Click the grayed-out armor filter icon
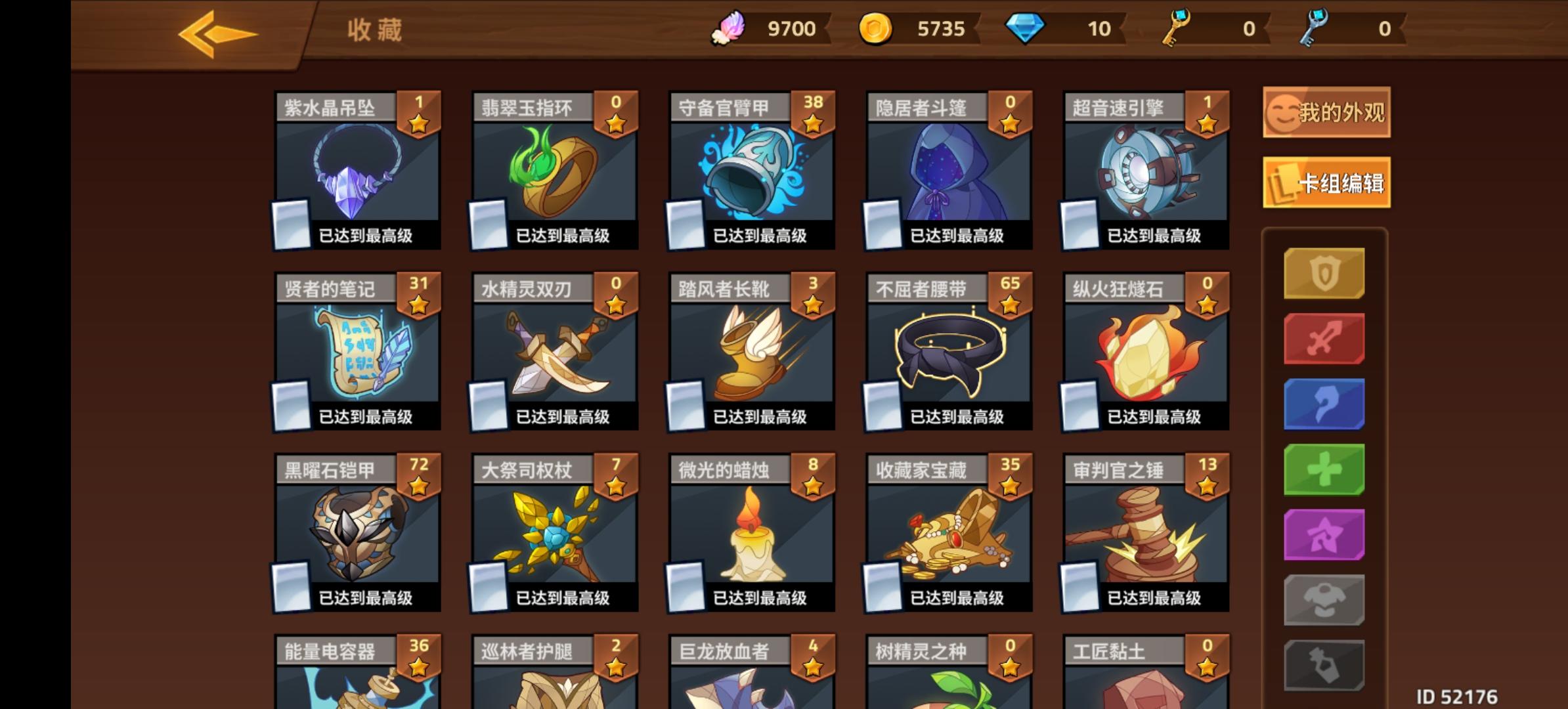The image size is (1568, 709). [1324, 601]
